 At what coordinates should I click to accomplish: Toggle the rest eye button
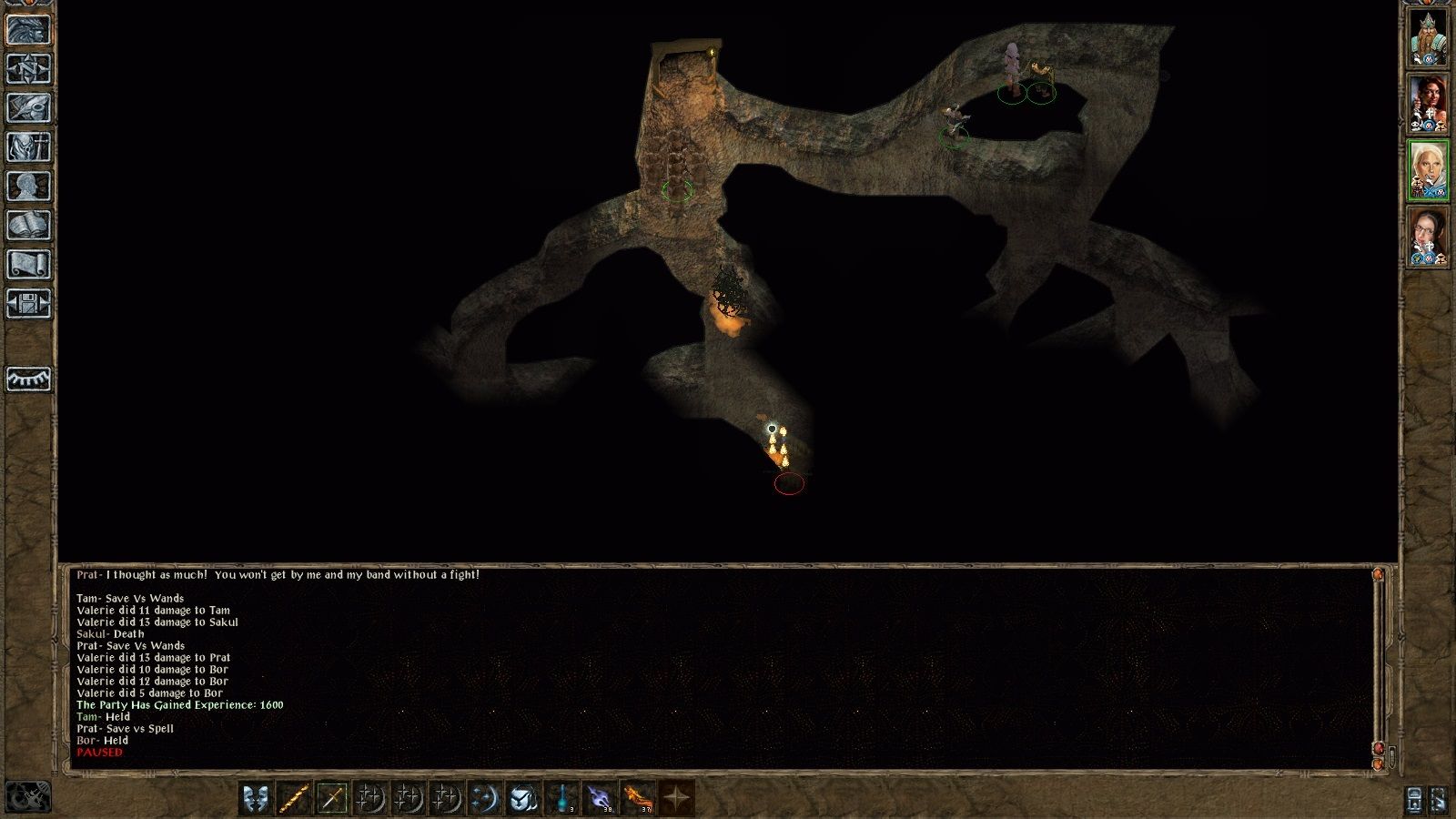[x=28, y=379]
